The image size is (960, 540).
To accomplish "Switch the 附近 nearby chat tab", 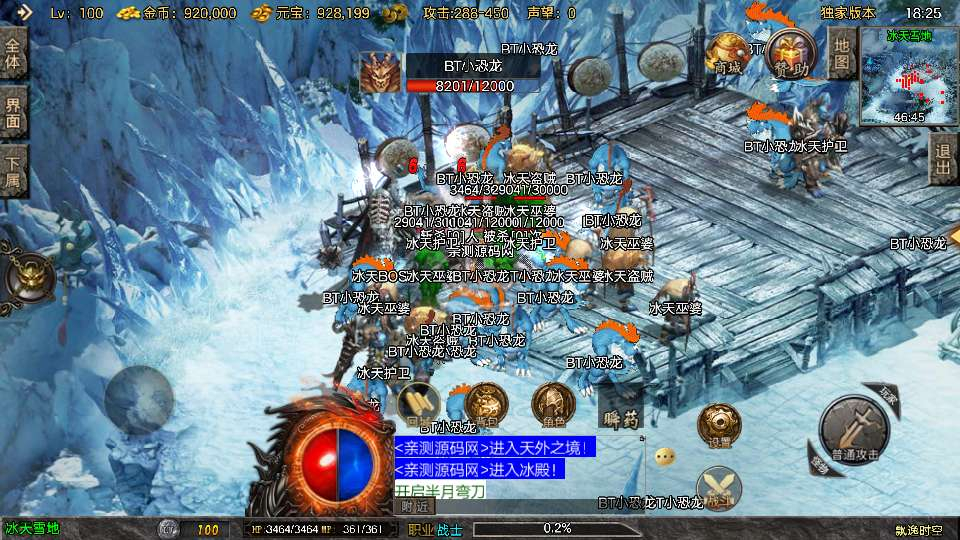I will point(418,506).
